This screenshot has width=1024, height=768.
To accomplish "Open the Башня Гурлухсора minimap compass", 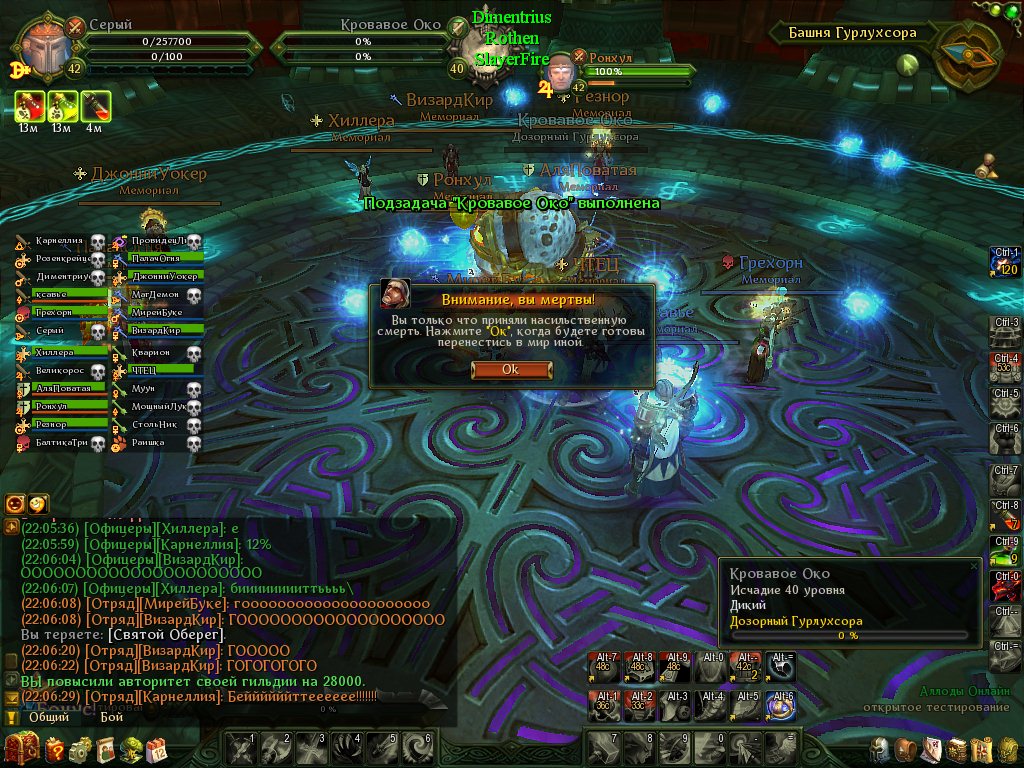I will click(x=965, y=50).
